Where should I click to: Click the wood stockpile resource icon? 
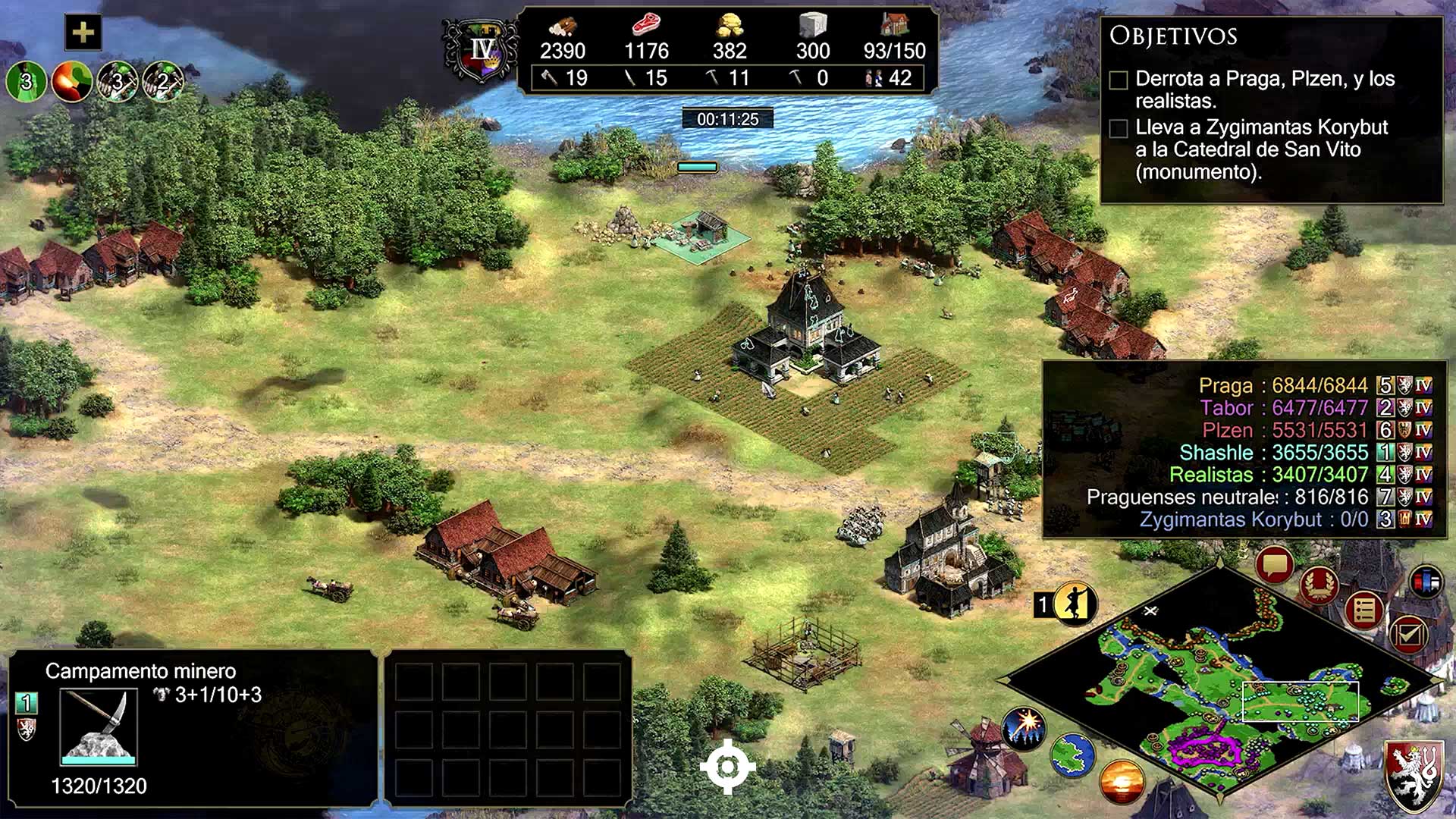(x=562, y=27)
